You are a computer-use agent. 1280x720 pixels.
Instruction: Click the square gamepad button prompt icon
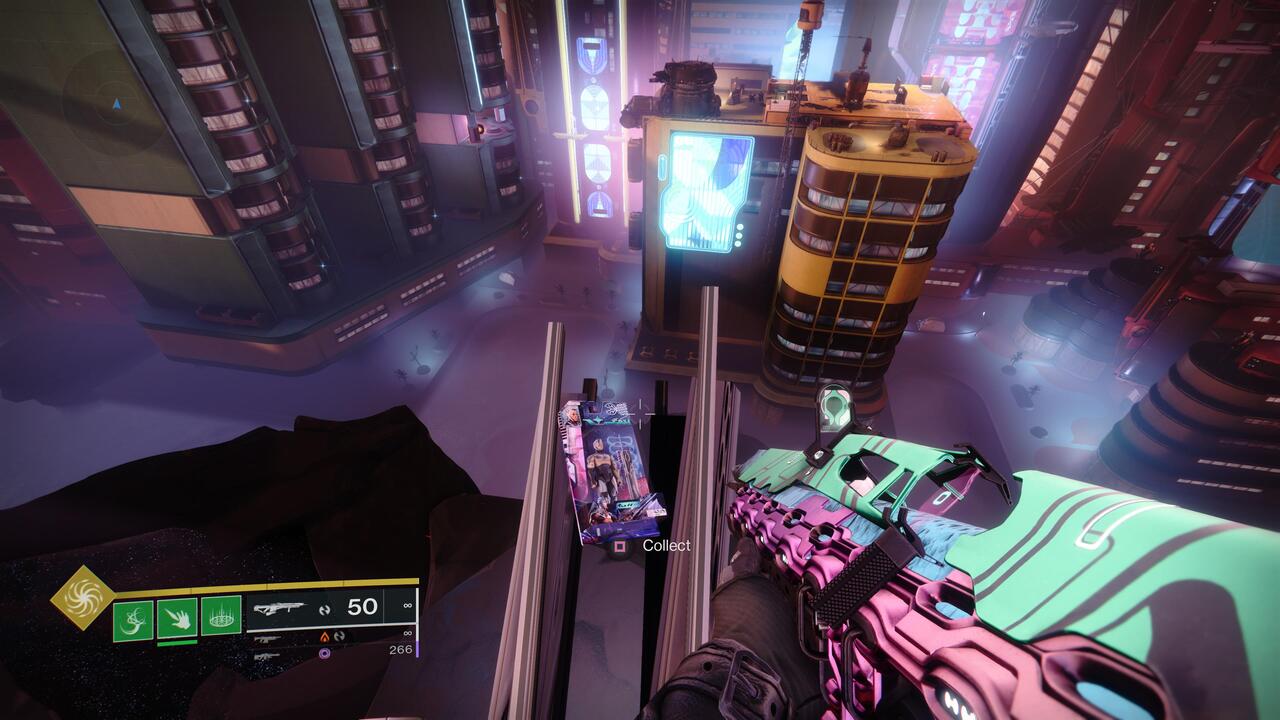click(x=622, y=547)
